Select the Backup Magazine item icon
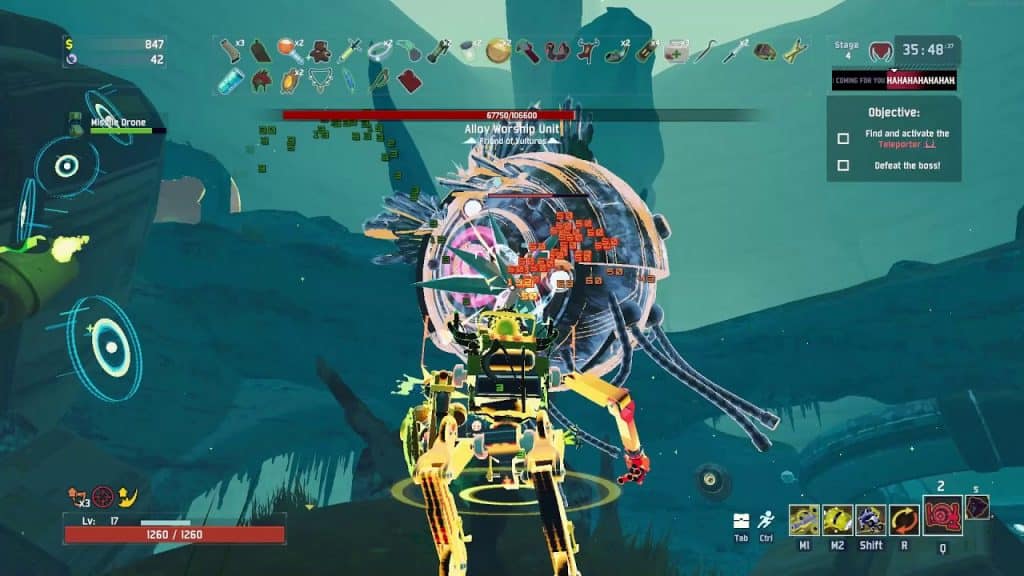The width and height of the screenshot is (1024, 576). pos(232,49)
